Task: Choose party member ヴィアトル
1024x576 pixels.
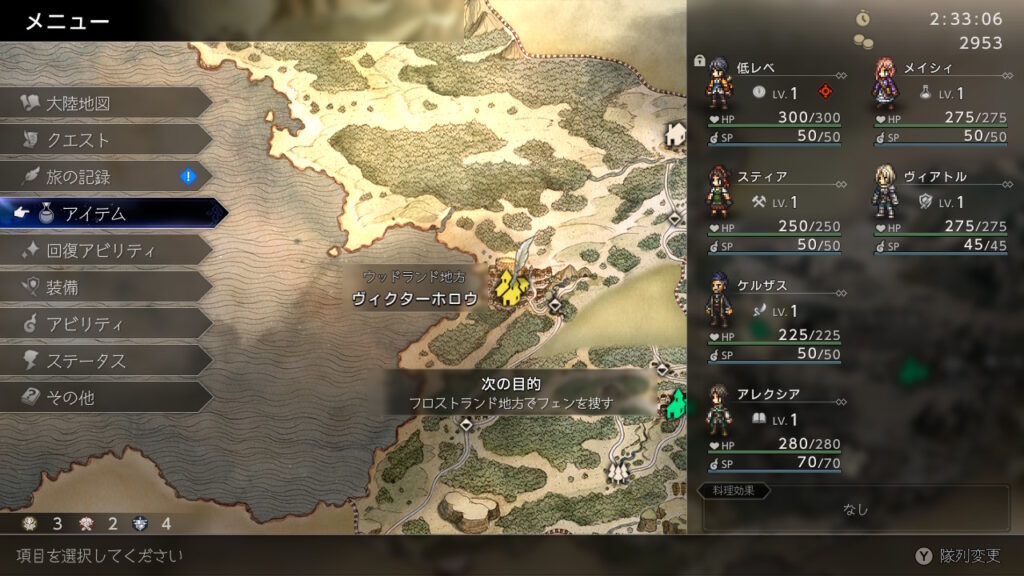Action: pyautogui.click(x=940, y=205)
